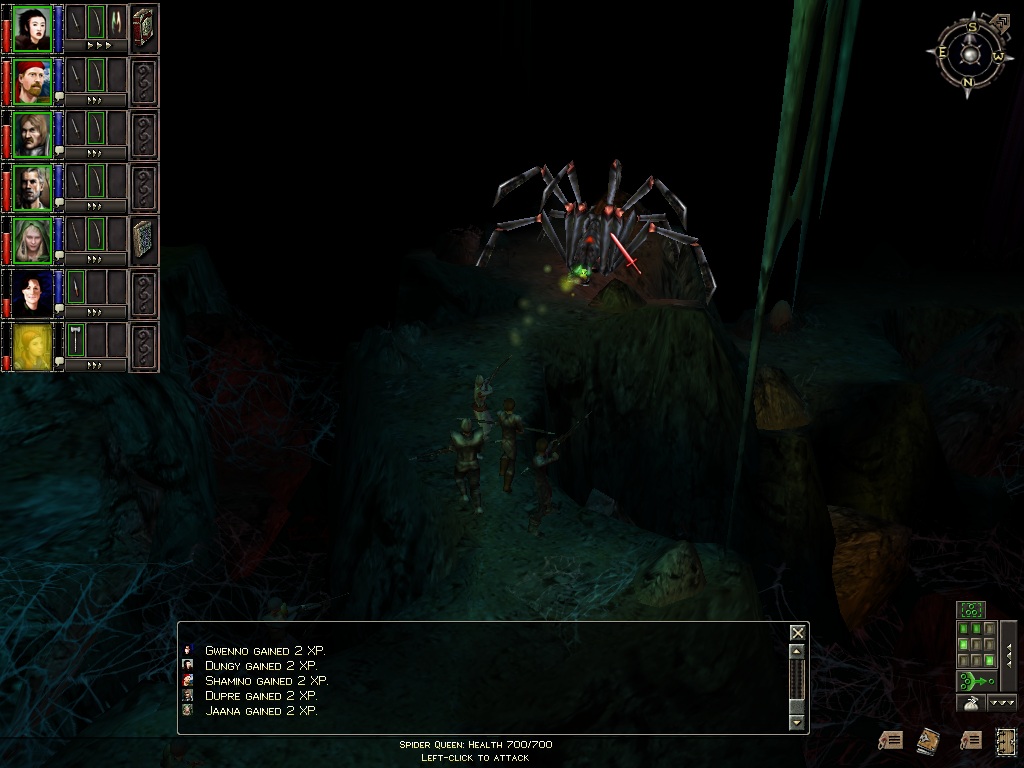Screen dimensions: 1024x768
Task: Select all party members with the dashed-box button
Action: [x=970, y=608]
